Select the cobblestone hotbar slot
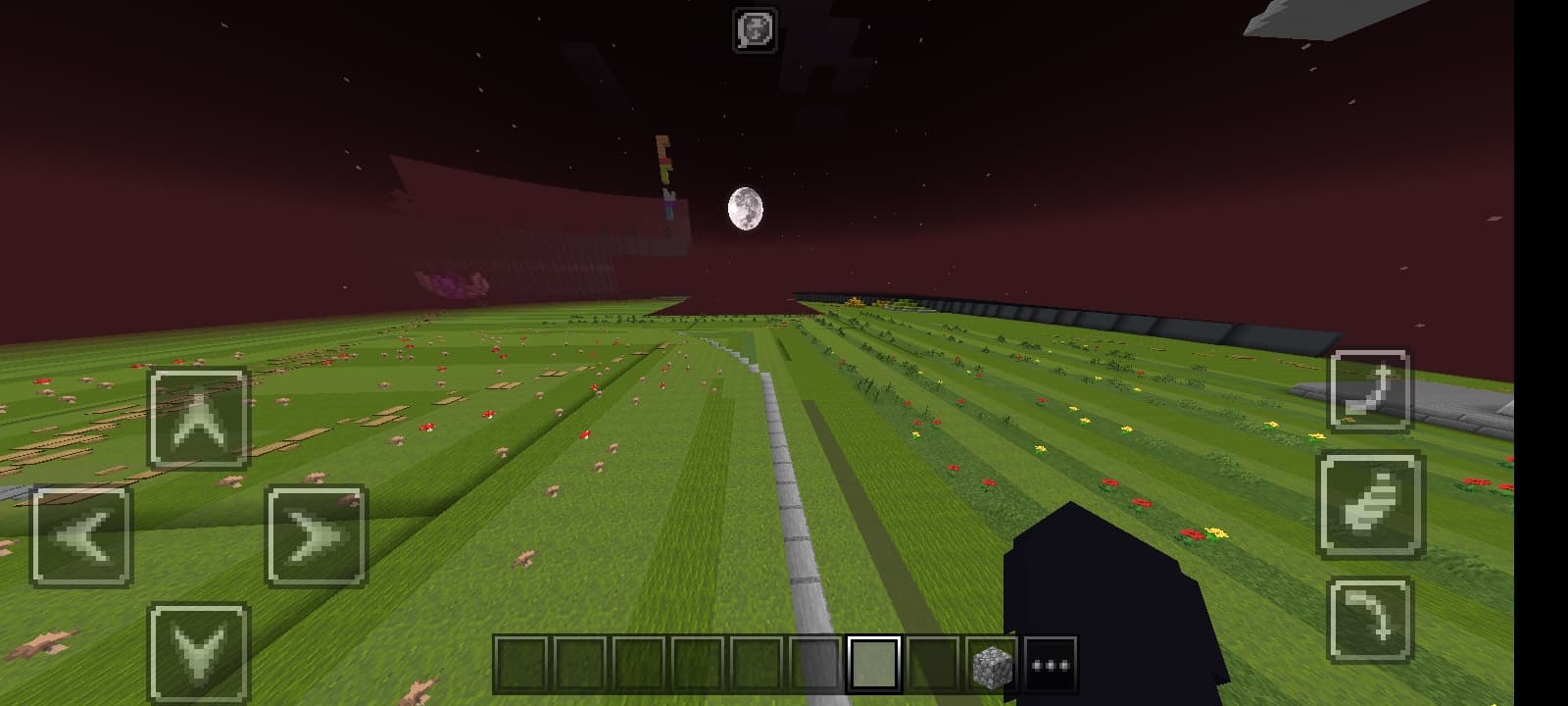The image size is (1568, 706). click(x=991, y=665)
